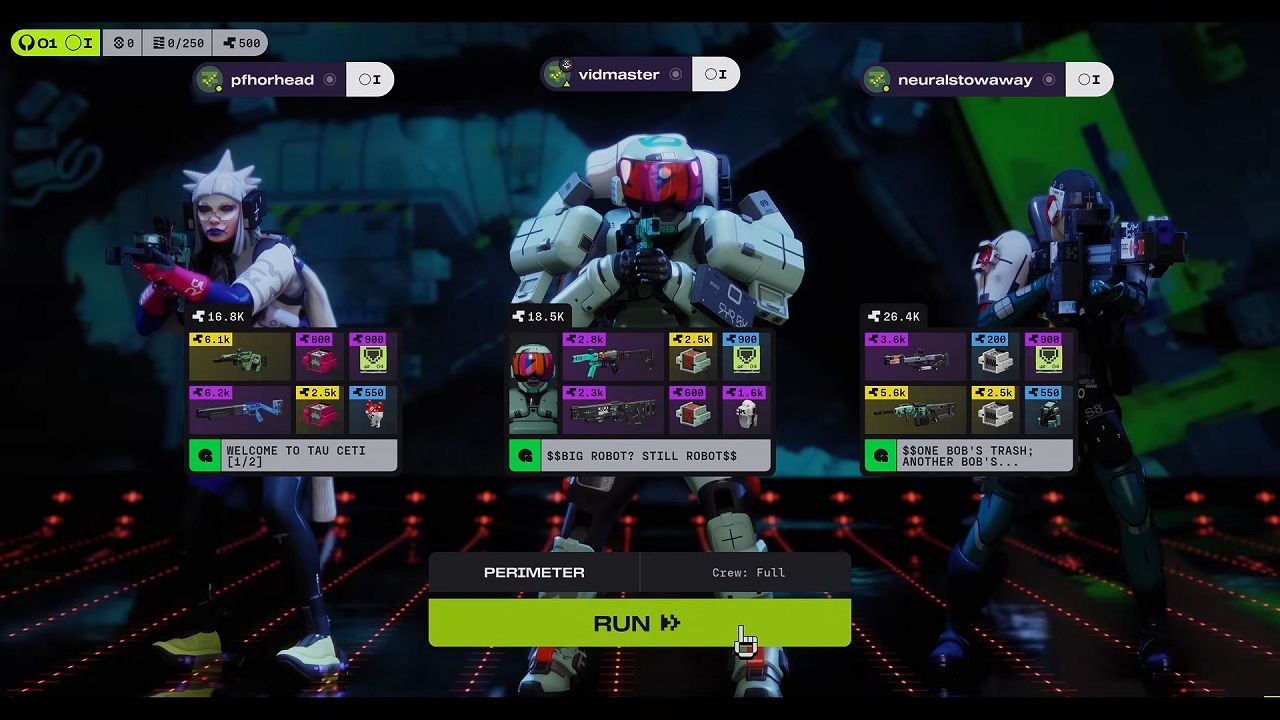Select neuralstowaway's 3.8k weapon slot
The image size is (1280, 720).
pyautogui.click(x=915, y=356)
